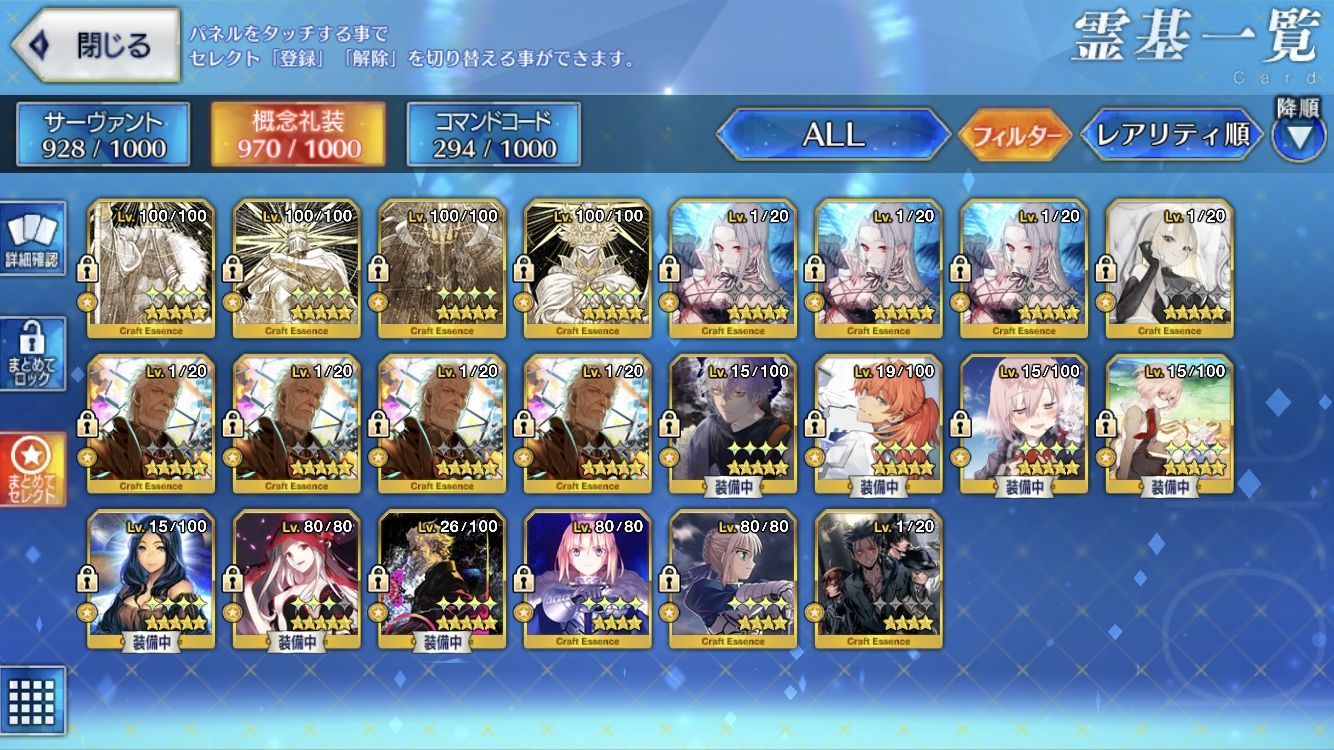The height and width of the screenshot is (750, 1334).
Task: Change sorting via レアリティ順 button
Action: (x=1172, y=135)
